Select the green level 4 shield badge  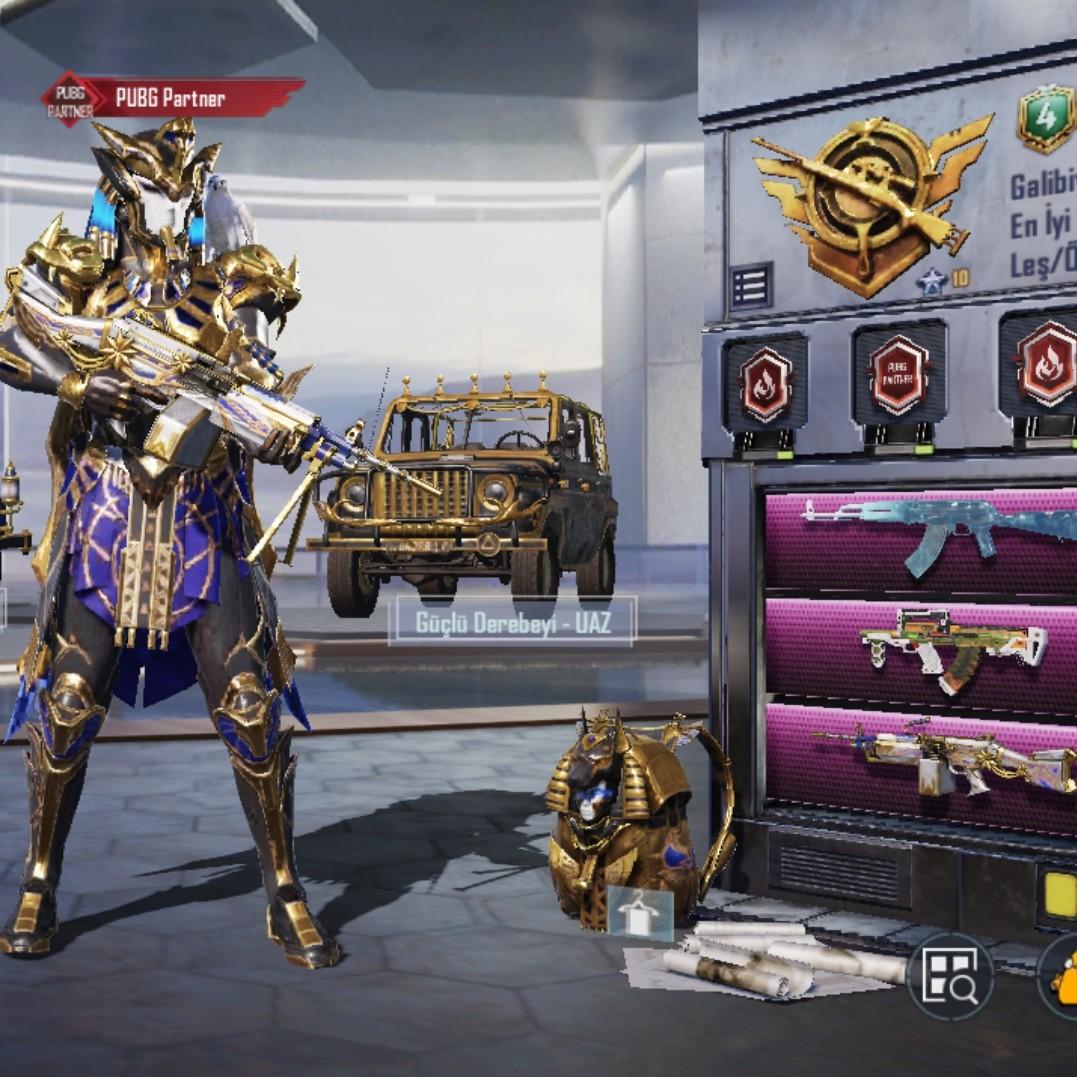[x=1046, y=118]
